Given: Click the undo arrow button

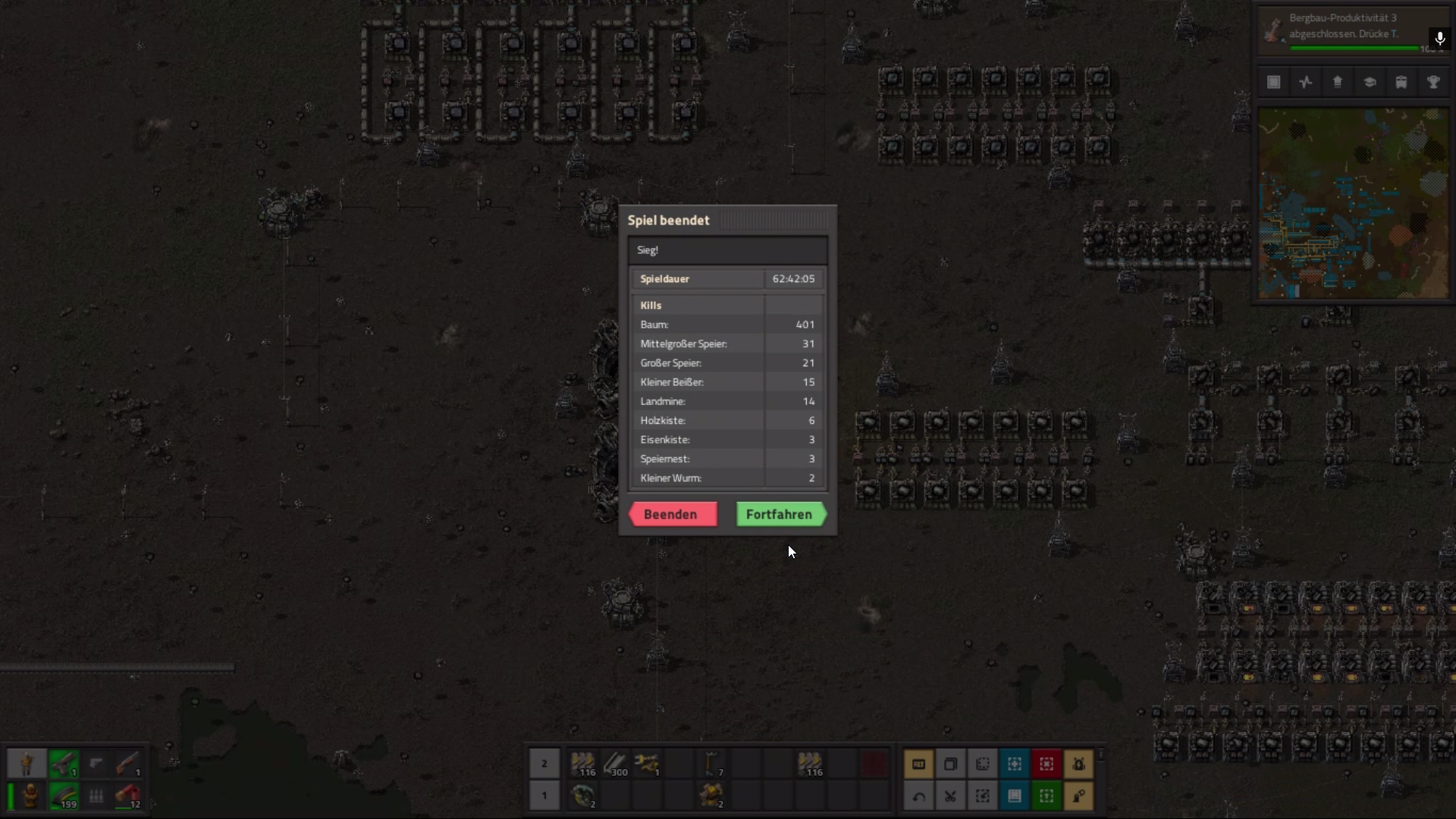Looking at the screenshot, I should tap(918, 795).
